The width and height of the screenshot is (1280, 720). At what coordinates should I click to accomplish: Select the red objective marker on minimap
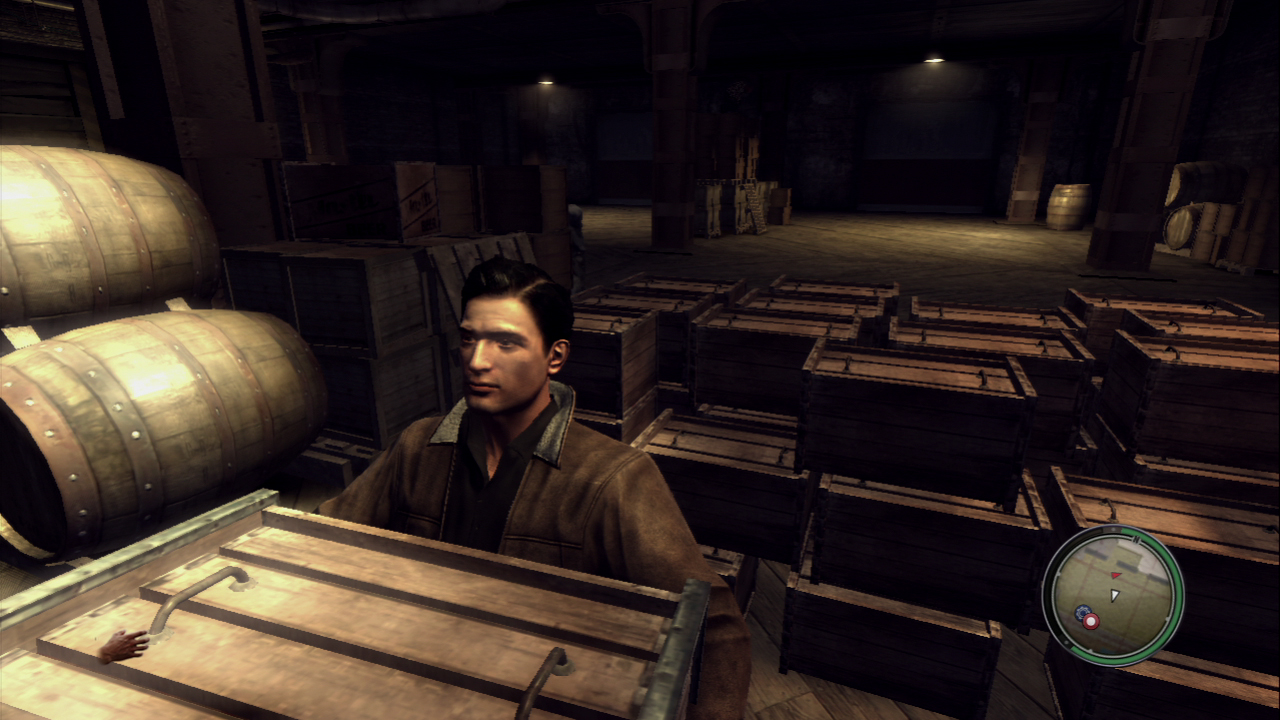click(x=1090, y=621)
